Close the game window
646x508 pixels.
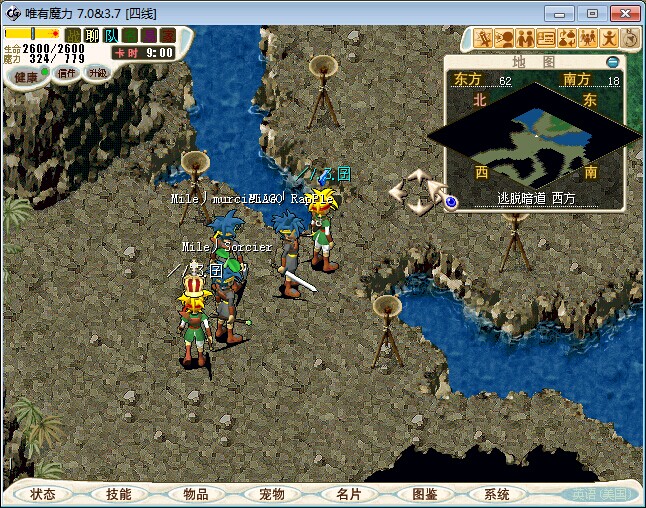tap(622, 13)
